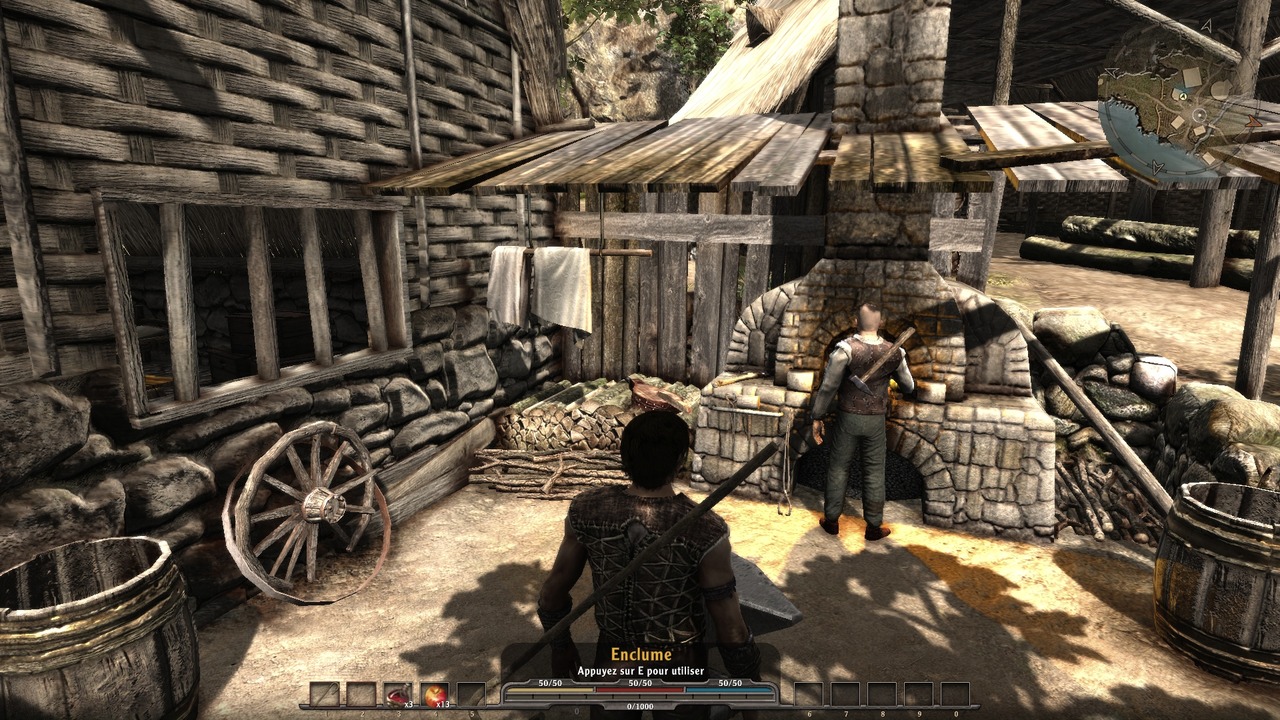Use the apple in the hotbar
Screen dimensions: 1280x720
click(434, 695)
